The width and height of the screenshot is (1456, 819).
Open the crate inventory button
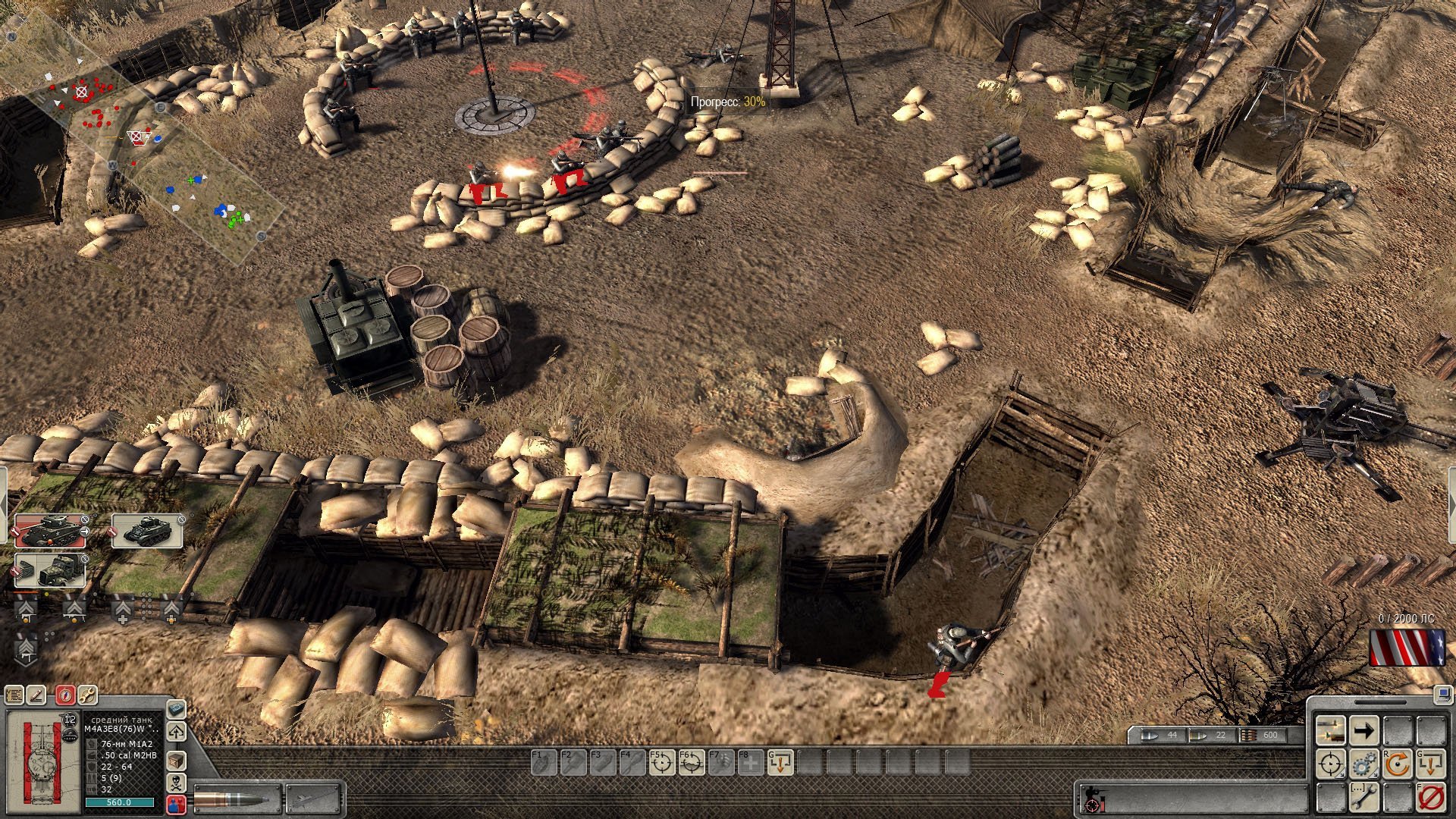176,760
